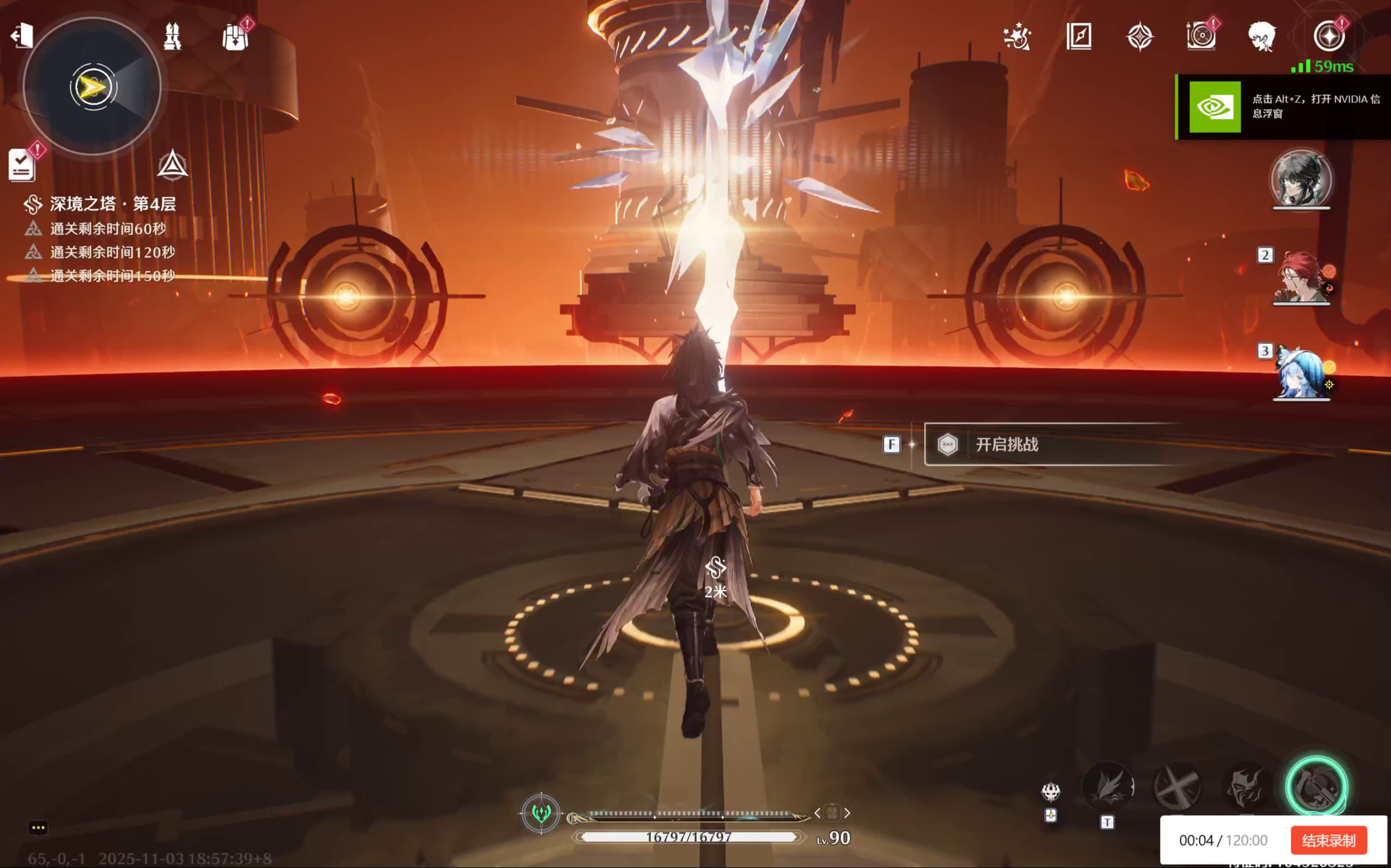Open the character head profile icon
This screenshot has width=1391, height=868.
click(1262, 36)
